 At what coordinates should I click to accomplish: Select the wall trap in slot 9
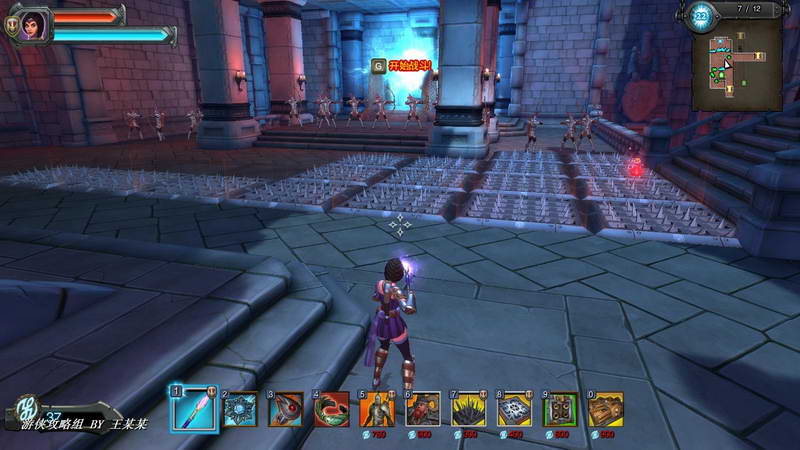click(561, 409)
